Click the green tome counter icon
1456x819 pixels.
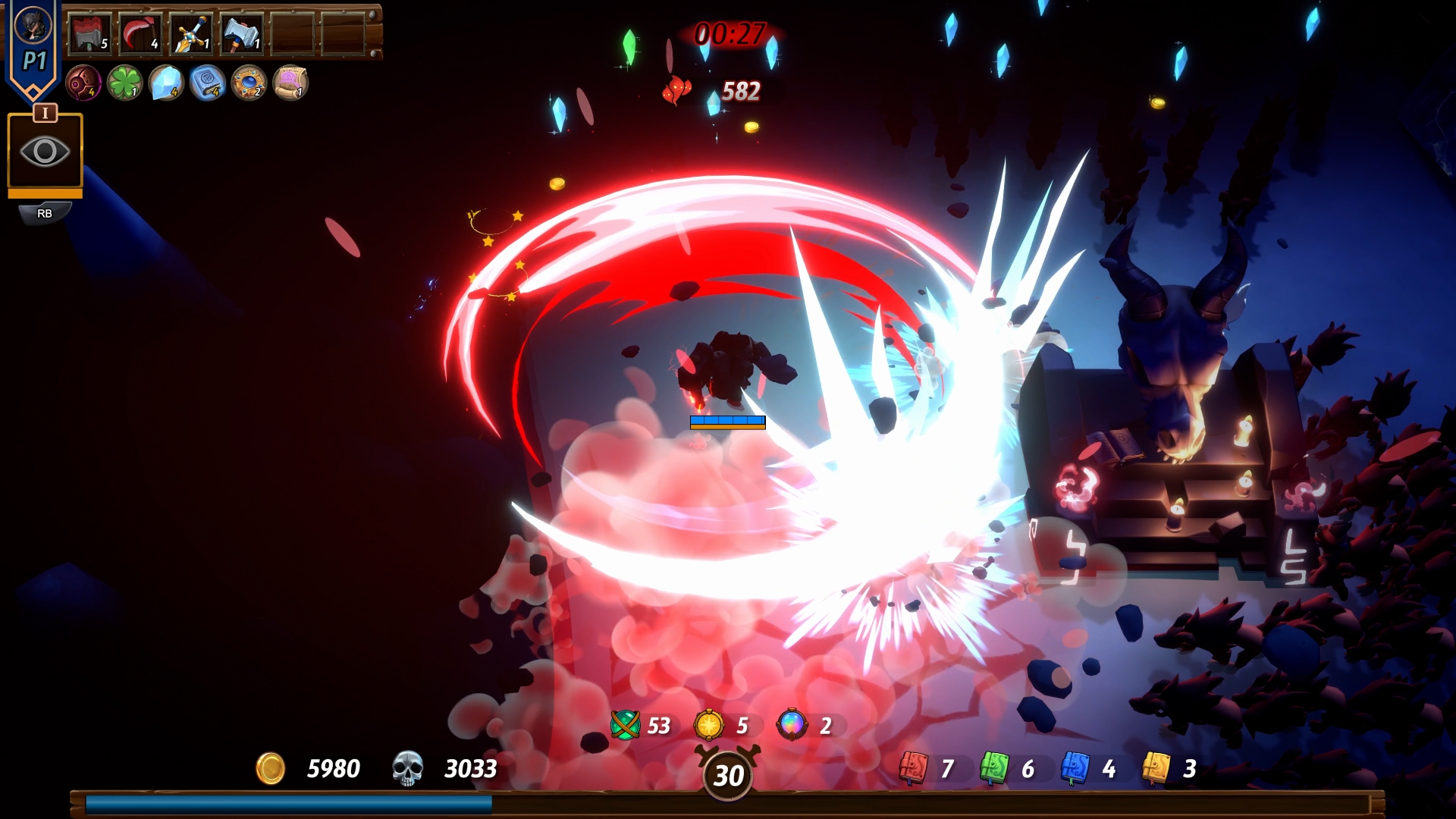pyautogui.click(x=994, y=768)
